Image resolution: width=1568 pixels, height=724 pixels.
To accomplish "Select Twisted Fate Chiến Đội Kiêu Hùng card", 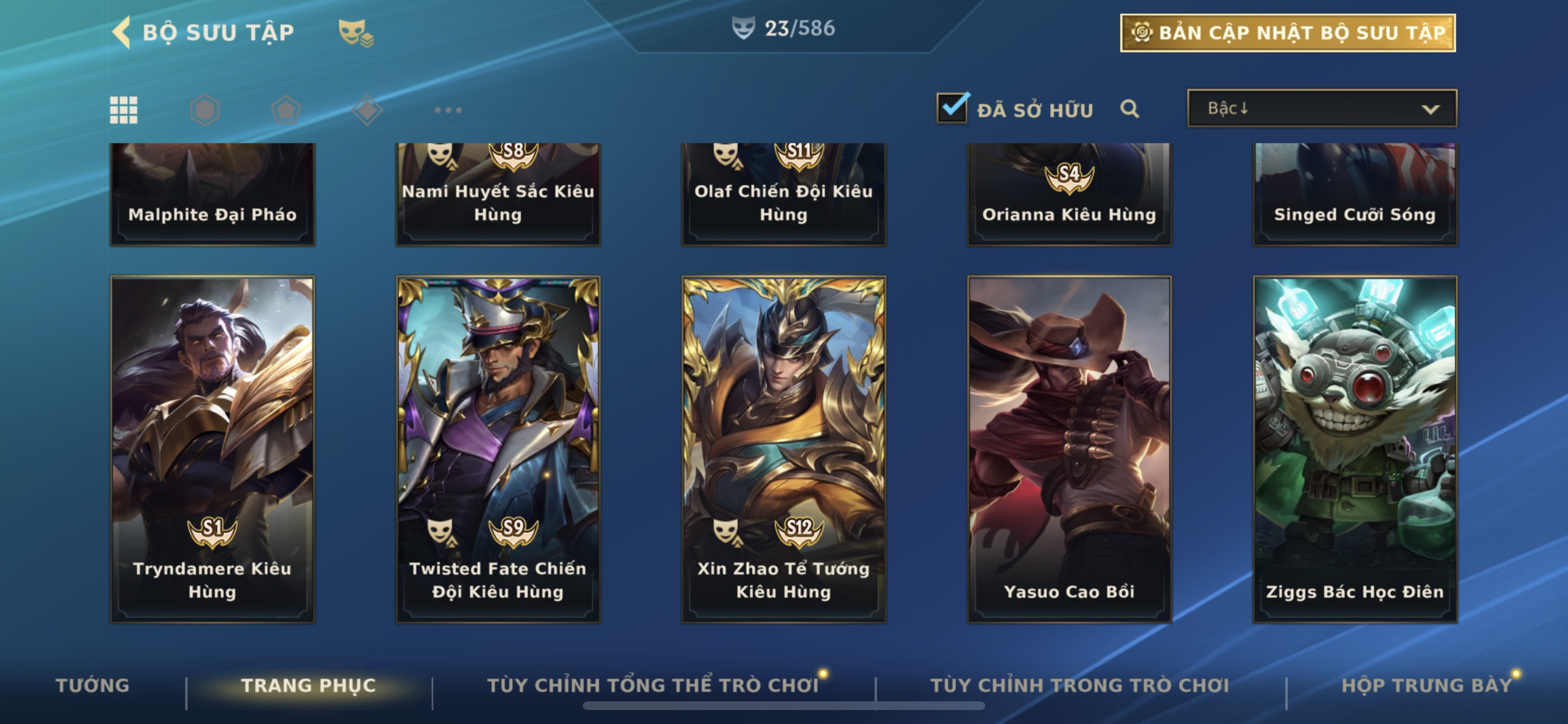I will click(498, 449).
